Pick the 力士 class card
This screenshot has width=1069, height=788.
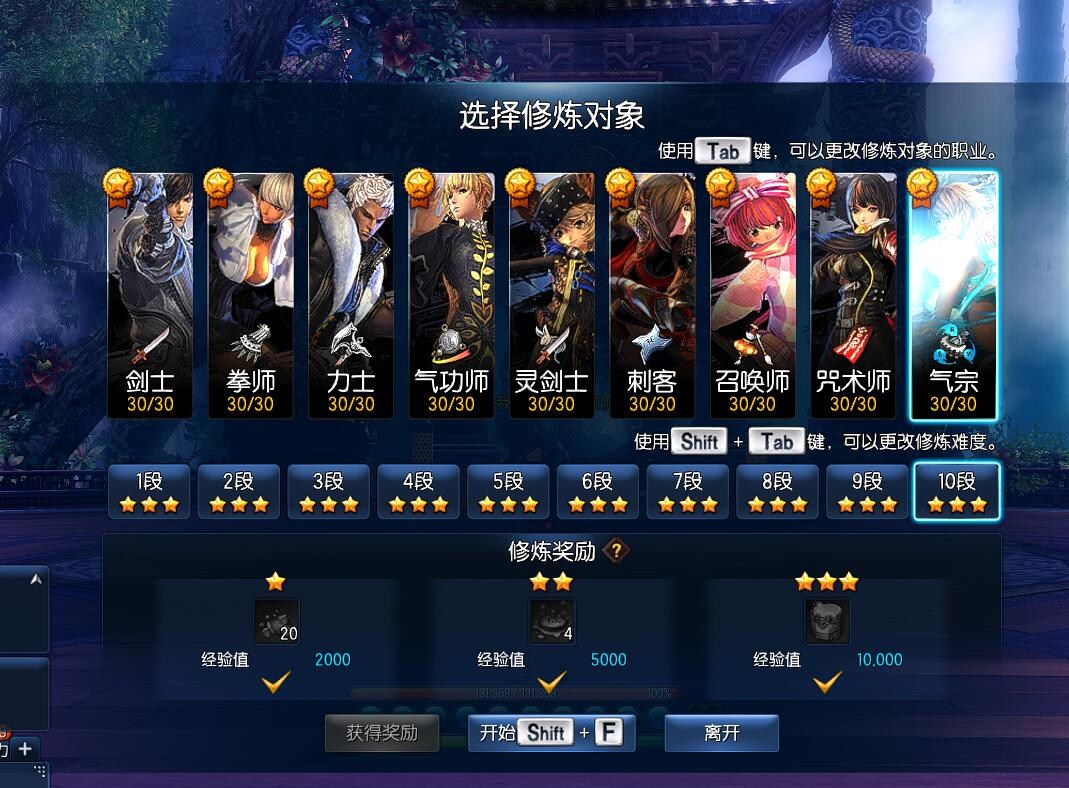pyautogui.click(x=351, y=295)
